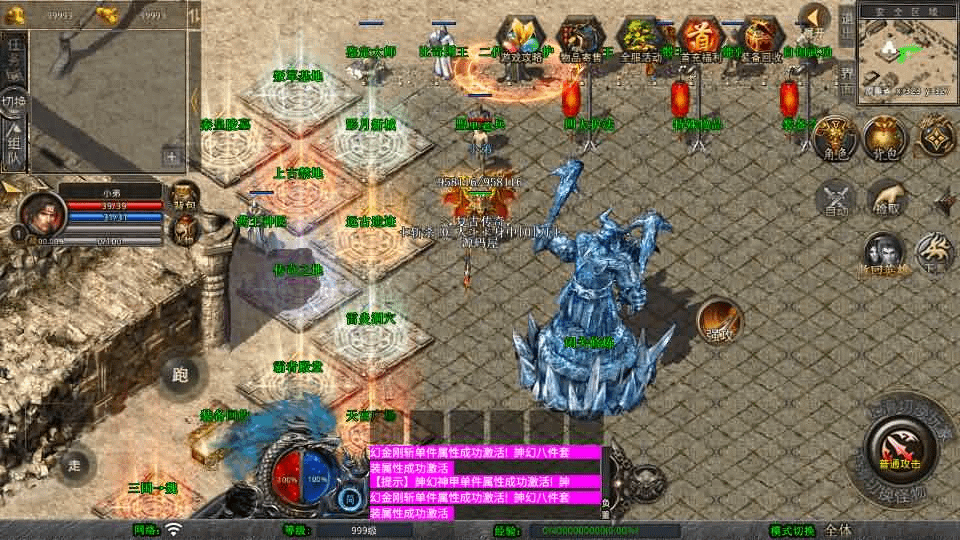The width and height of the screenshot is (960, 540).
Task: Click the 模式切换 attack mode switch
Action: 792,530
